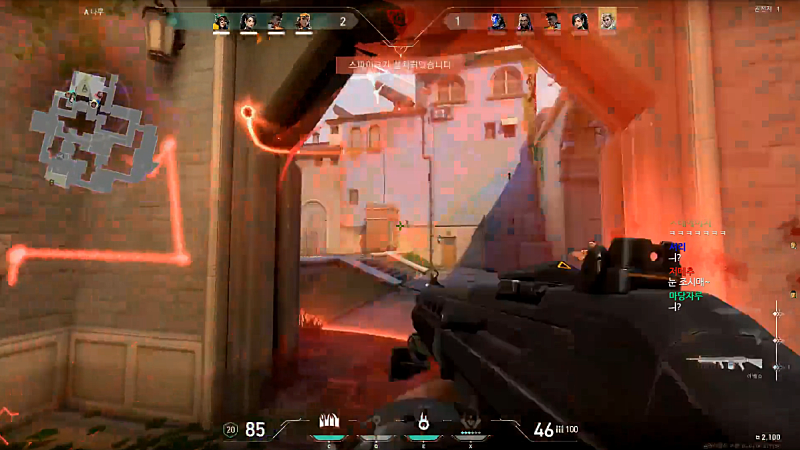The image size is (800, 450).
Task: Open the stream chat overlay messages
Action: (x=690, y=270)
